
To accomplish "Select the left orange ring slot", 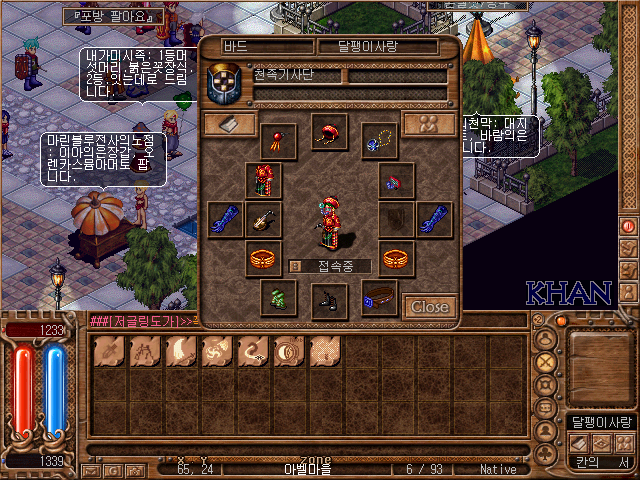I will 264,258.
